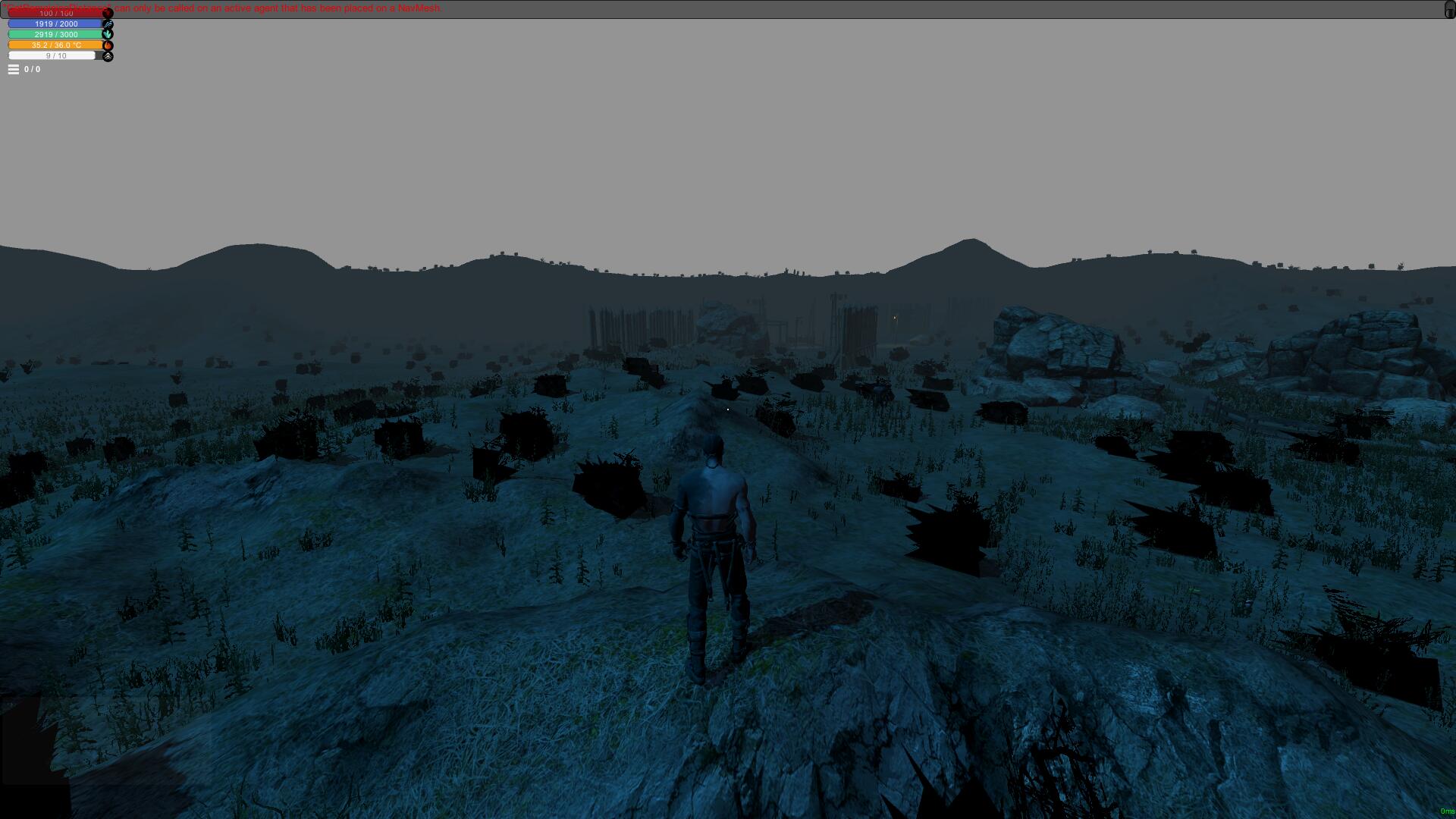Select the double-chevron icon beside the 9/10 bar
The height and width of the screenshot is (819, 1456).
[108, 55]
